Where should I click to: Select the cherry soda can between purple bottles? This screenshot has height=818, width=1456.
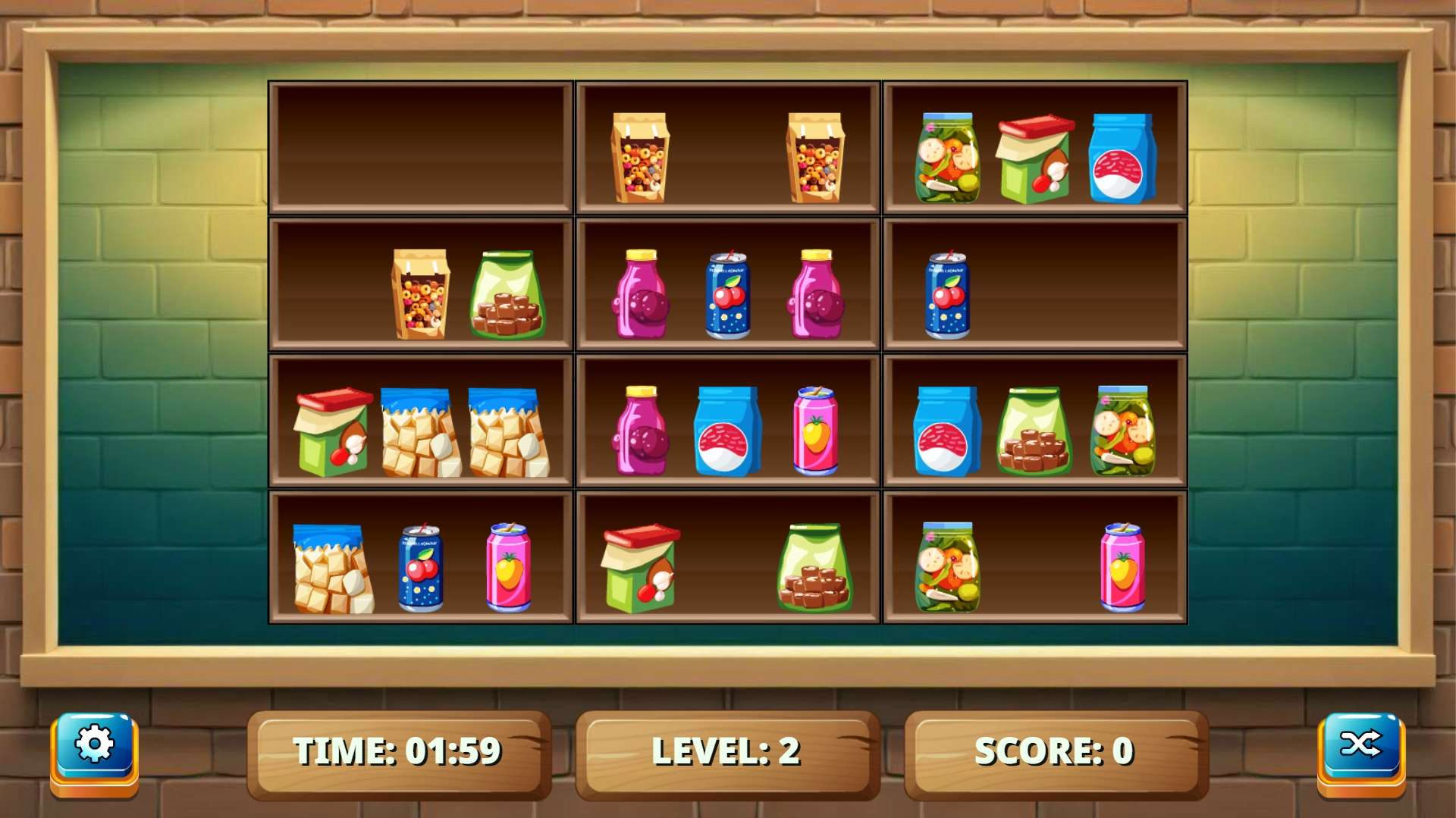pyautogui.click(x=728, y=295)
